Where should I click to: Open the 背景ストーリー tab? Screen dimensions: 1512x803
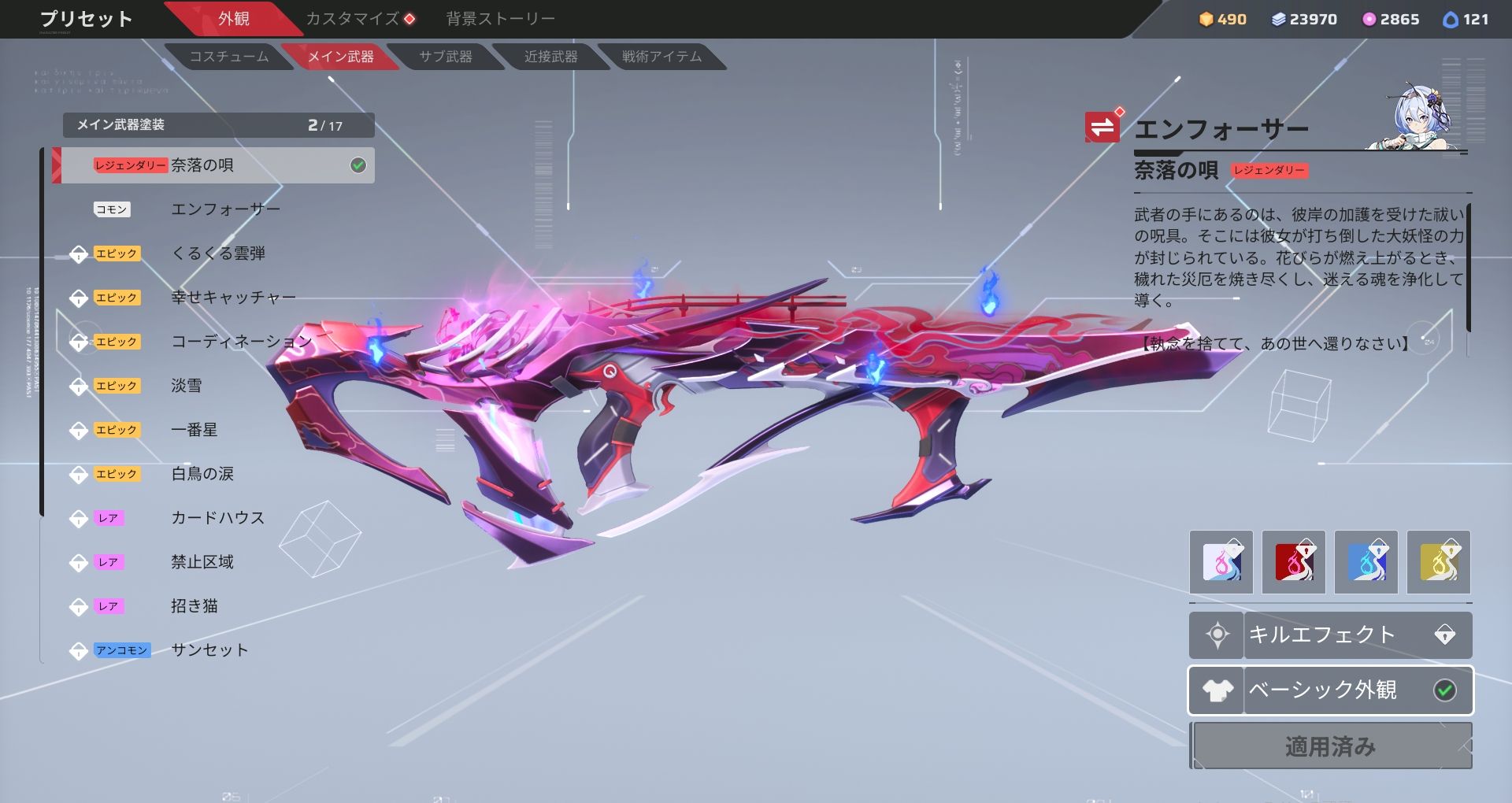tap(500, 19)
